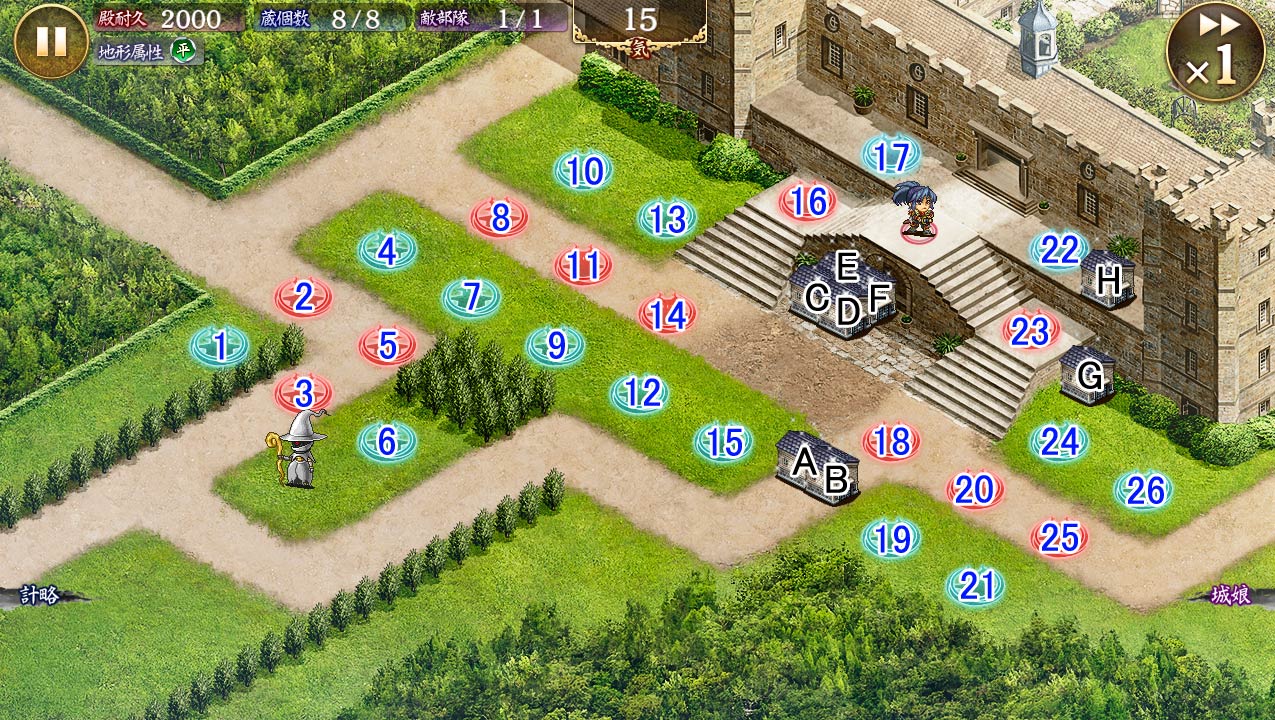Select deployment tile number 22
The height and width of the screenshot is (720, 1275).
[1059, 251]
